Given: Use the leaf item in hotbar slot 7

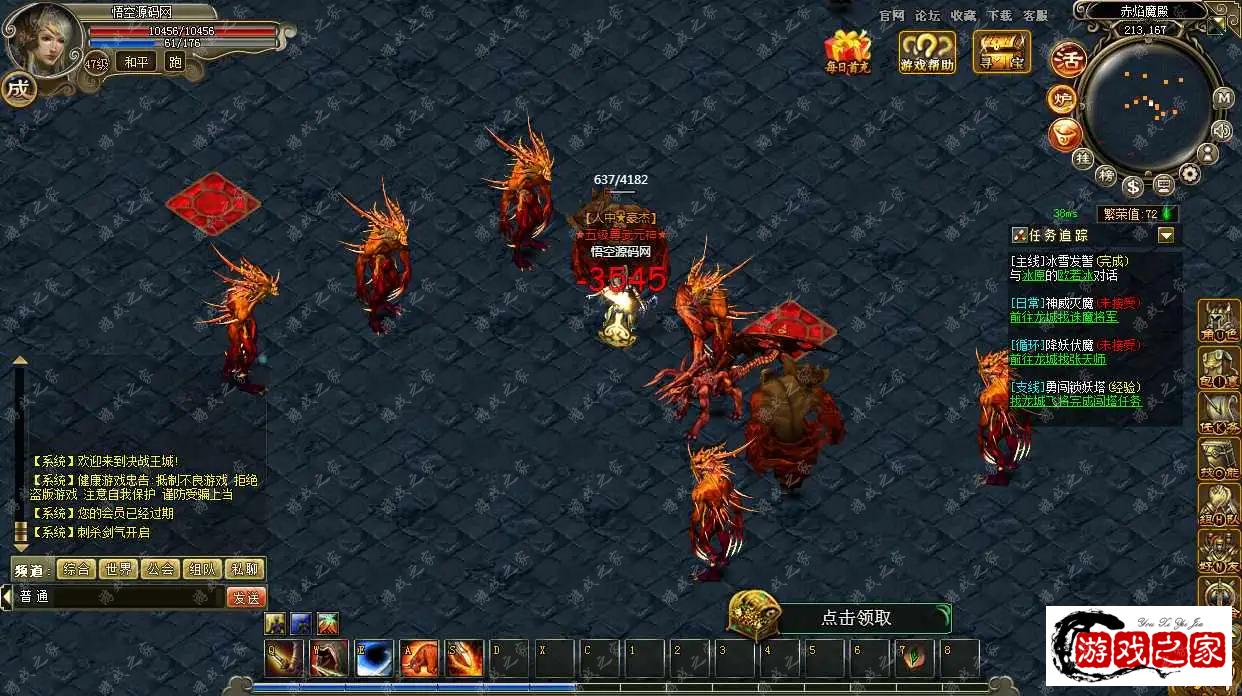Looking at the screenshot, I should [x=915, y=658].
